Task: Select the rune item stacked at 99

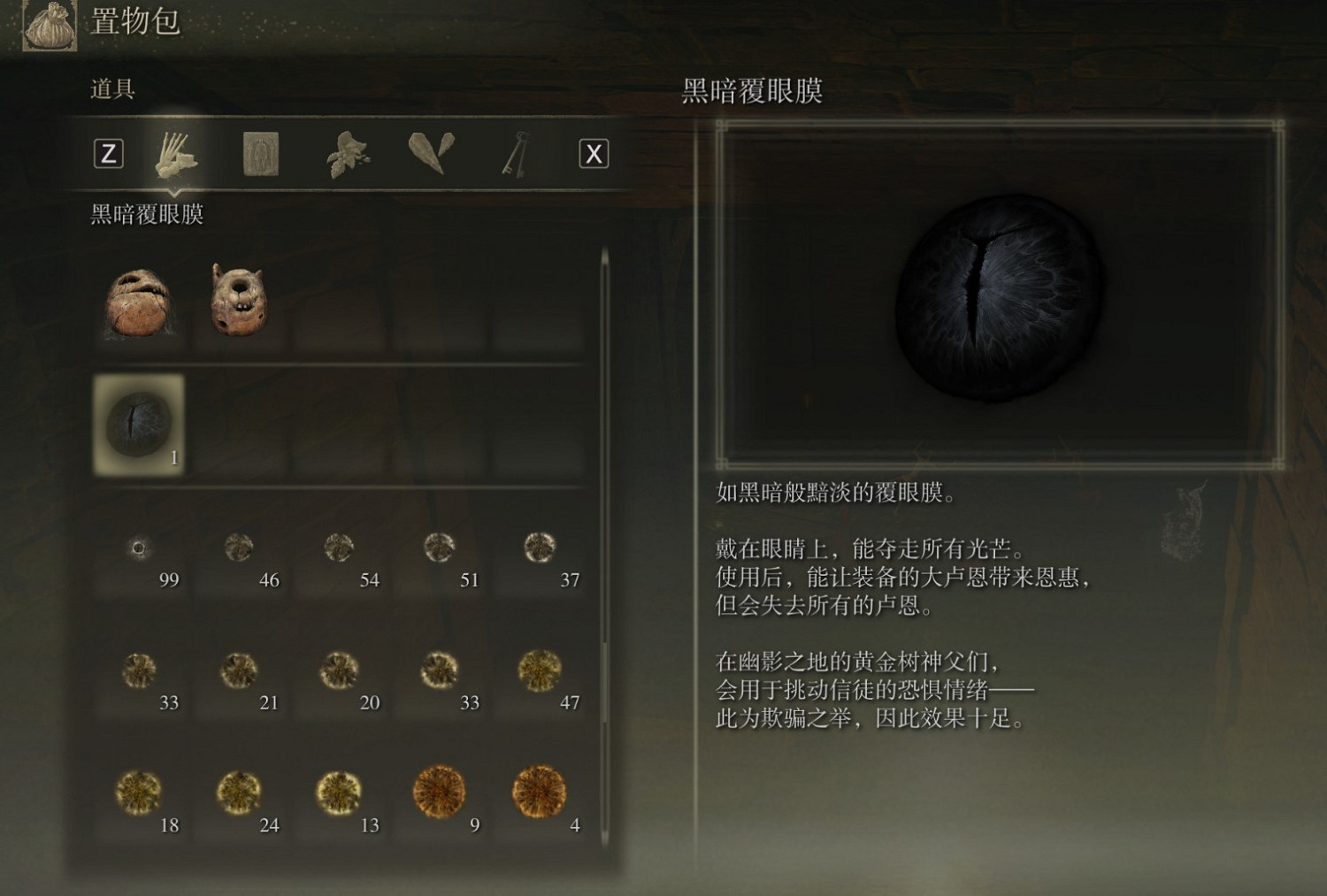Action: tap(140, 548)
